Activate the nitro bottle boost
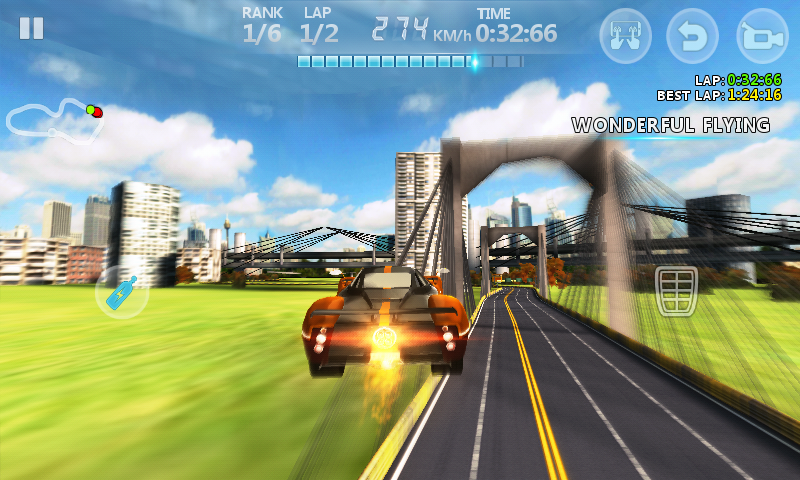 pos(122,292)
